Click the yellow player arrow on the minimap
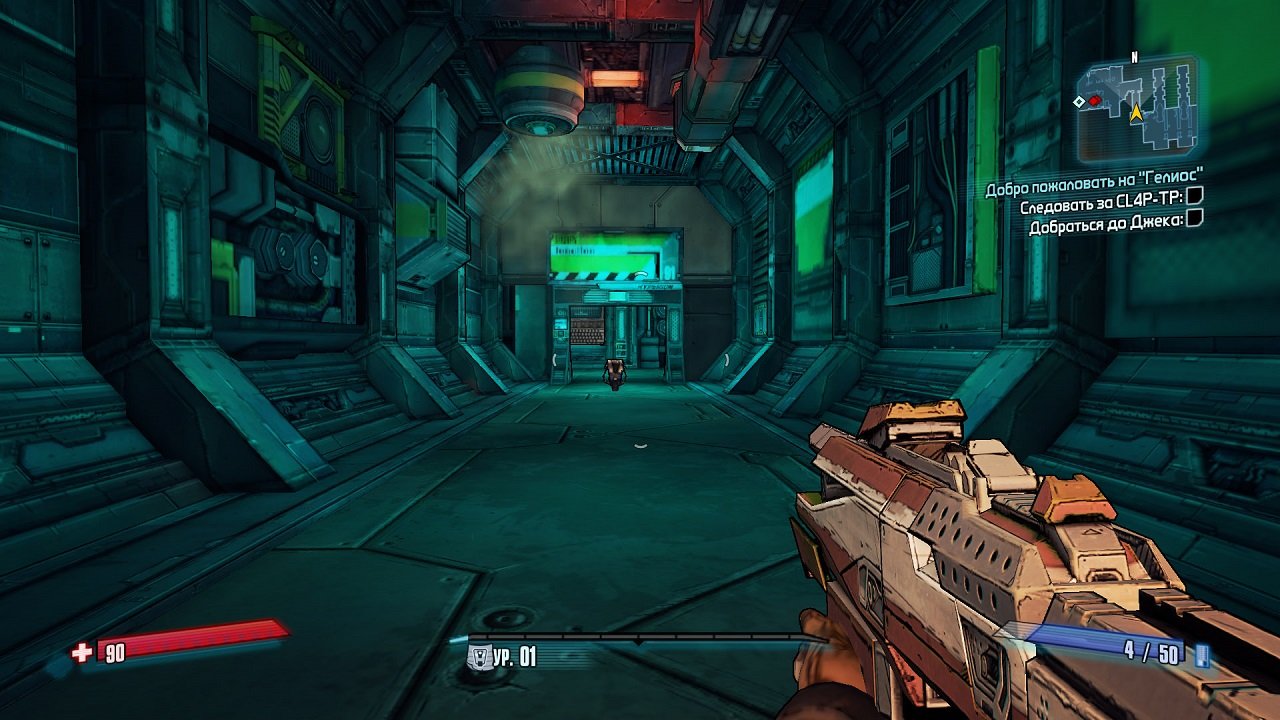This screenshot has width=1280, height=720. pyautogui.click(x=1136, y=114)
